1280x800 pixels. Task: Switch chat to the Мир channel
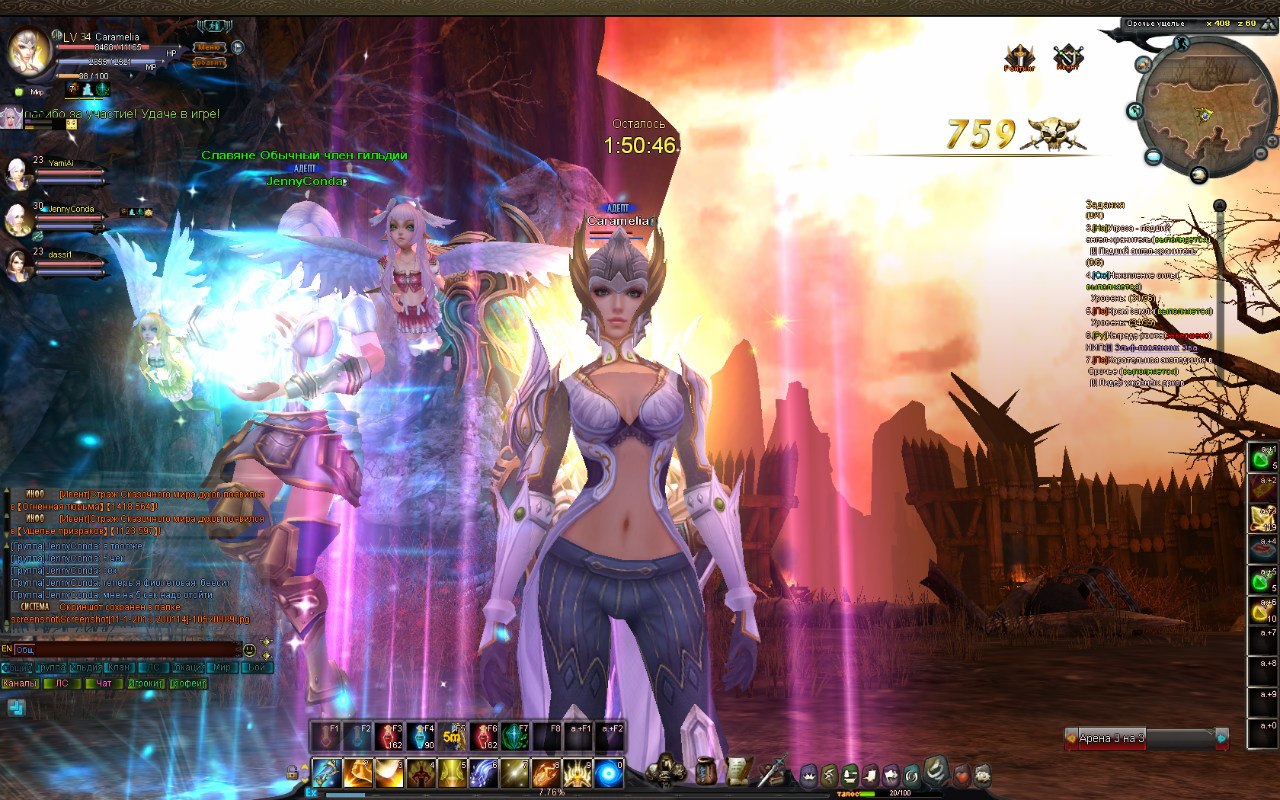[x=222, y=667]
